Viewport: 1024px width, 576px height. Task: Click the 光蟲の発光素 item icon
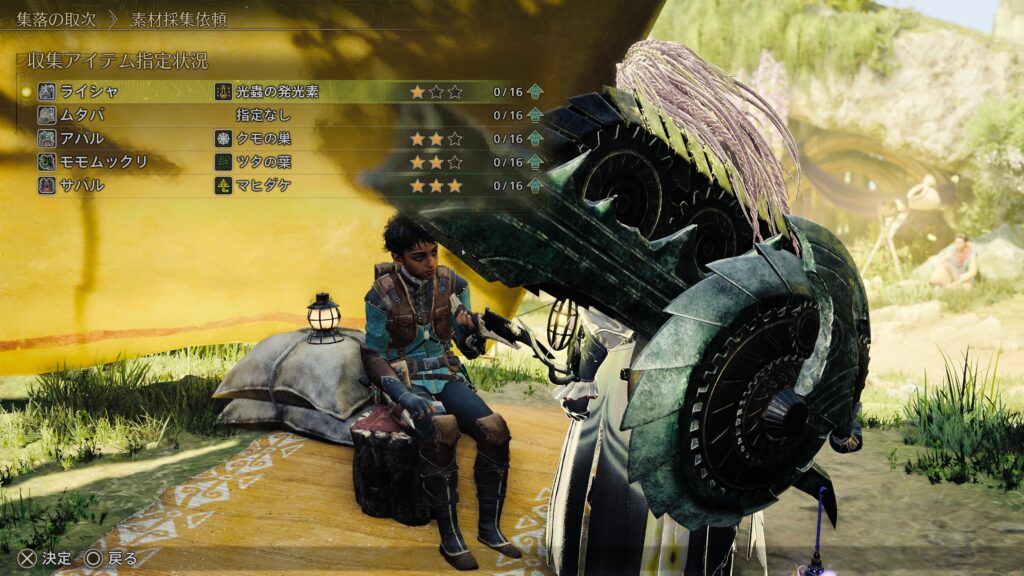pos(223,92)
